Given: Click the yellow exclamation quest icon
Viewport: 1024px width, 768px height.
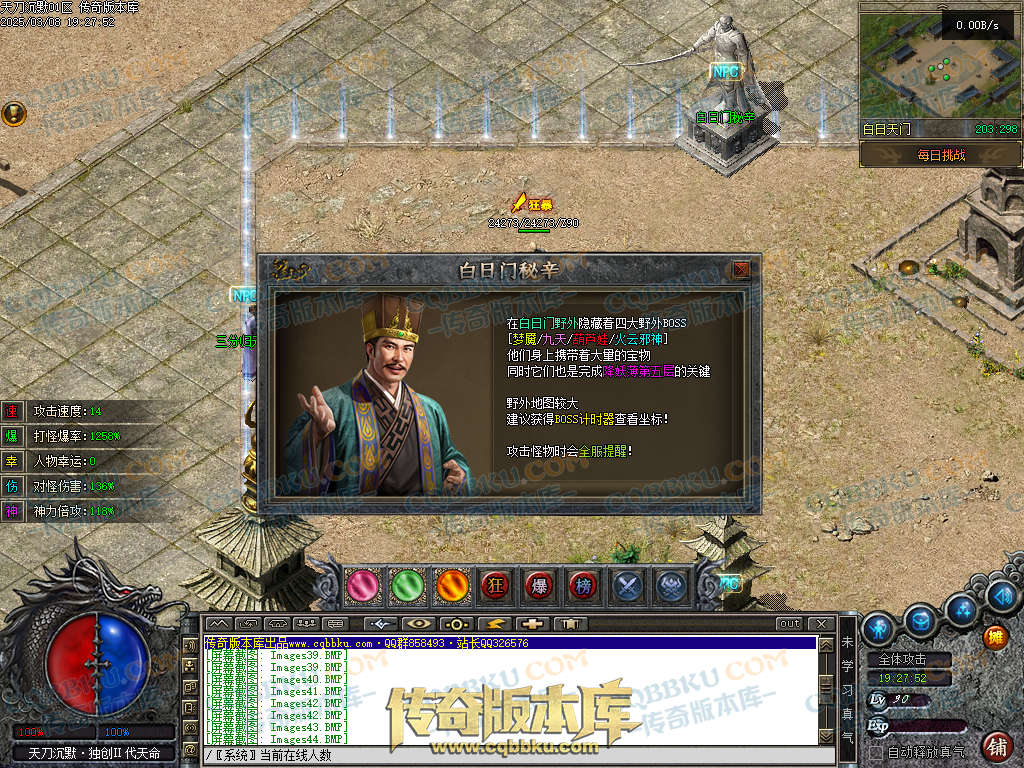Looking at the screenshot, I should pyautogui.click(x=13, y=113).
